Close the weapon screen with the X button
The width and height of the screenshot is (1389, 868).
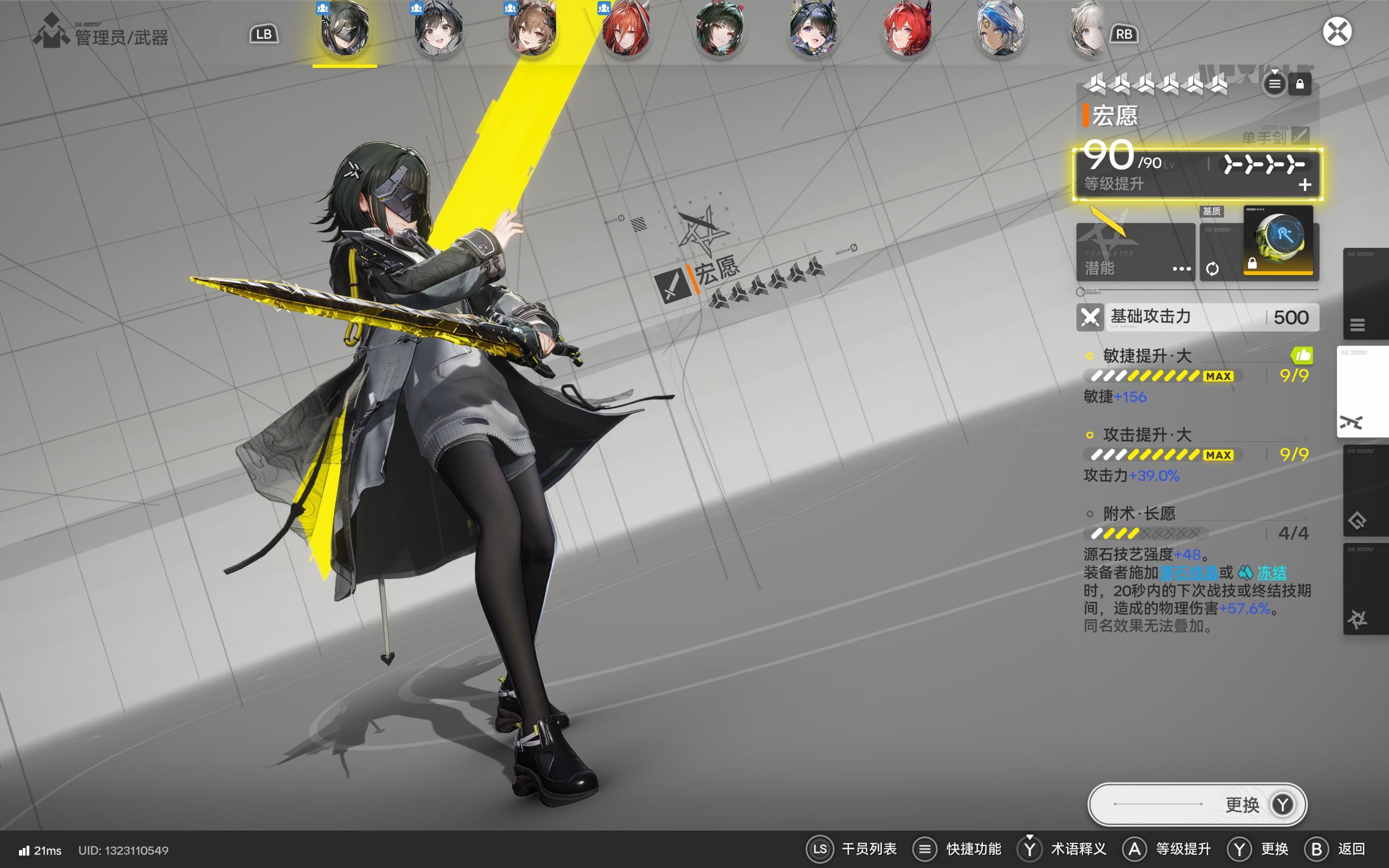point(1337,31)
